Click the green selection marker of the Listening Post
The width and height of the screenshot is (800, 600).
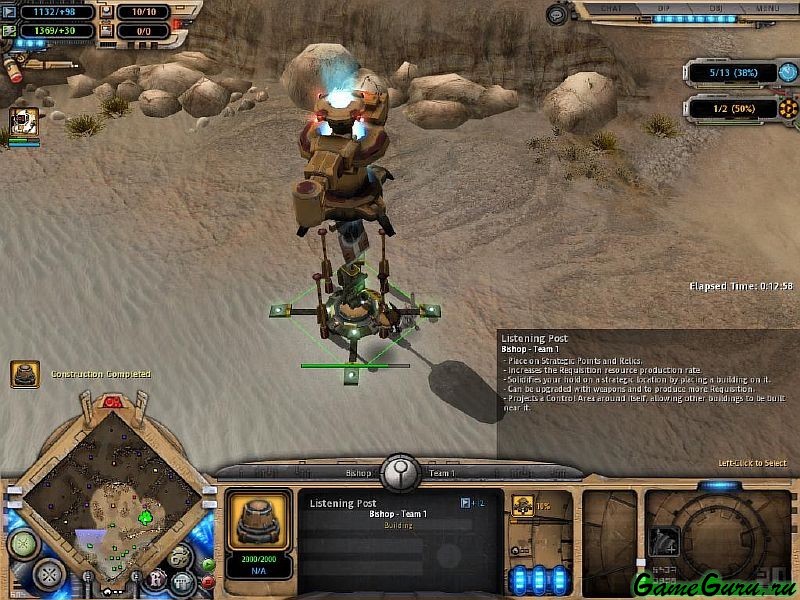[351, 374]
